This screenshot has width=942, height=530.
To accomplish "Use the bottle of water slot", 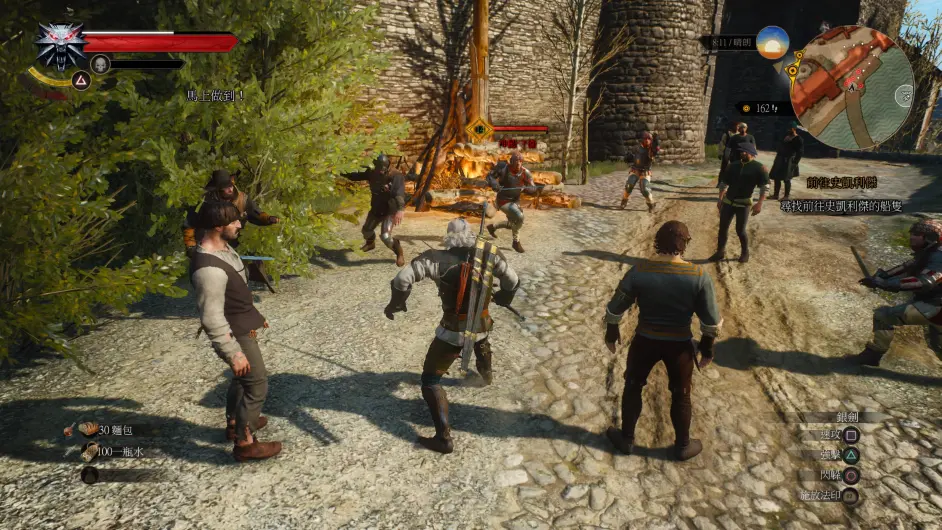I will click(x=90, y=452).
